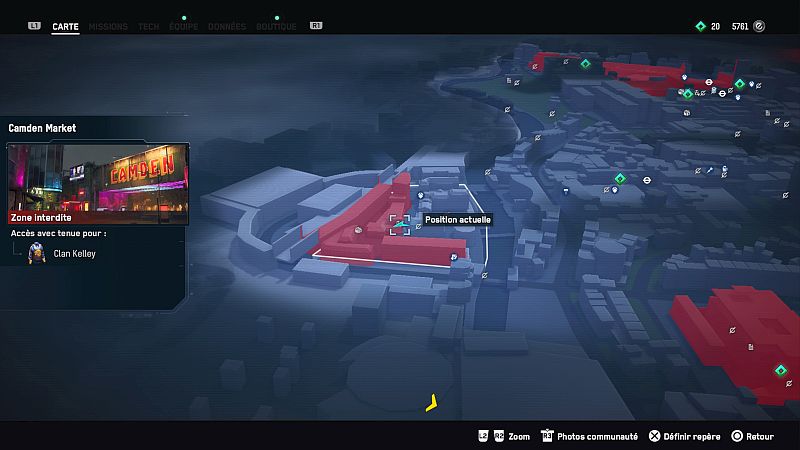This screenshot has height=450, width=800.
Task: Switch to the Équipe tab
Action: tap(184, 26)
